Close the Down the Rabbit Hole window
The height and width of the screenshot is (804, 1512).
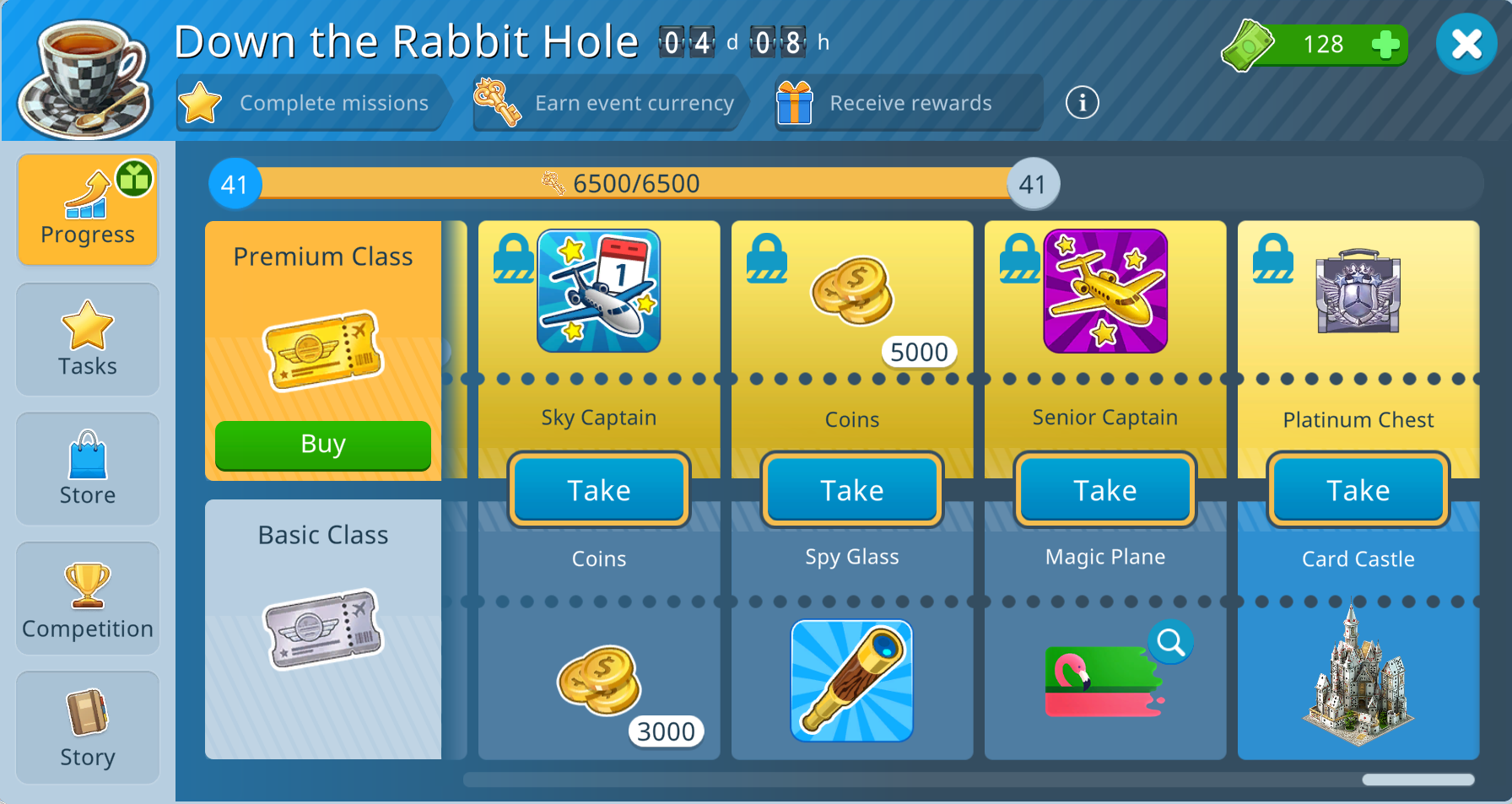[1466, 44]
